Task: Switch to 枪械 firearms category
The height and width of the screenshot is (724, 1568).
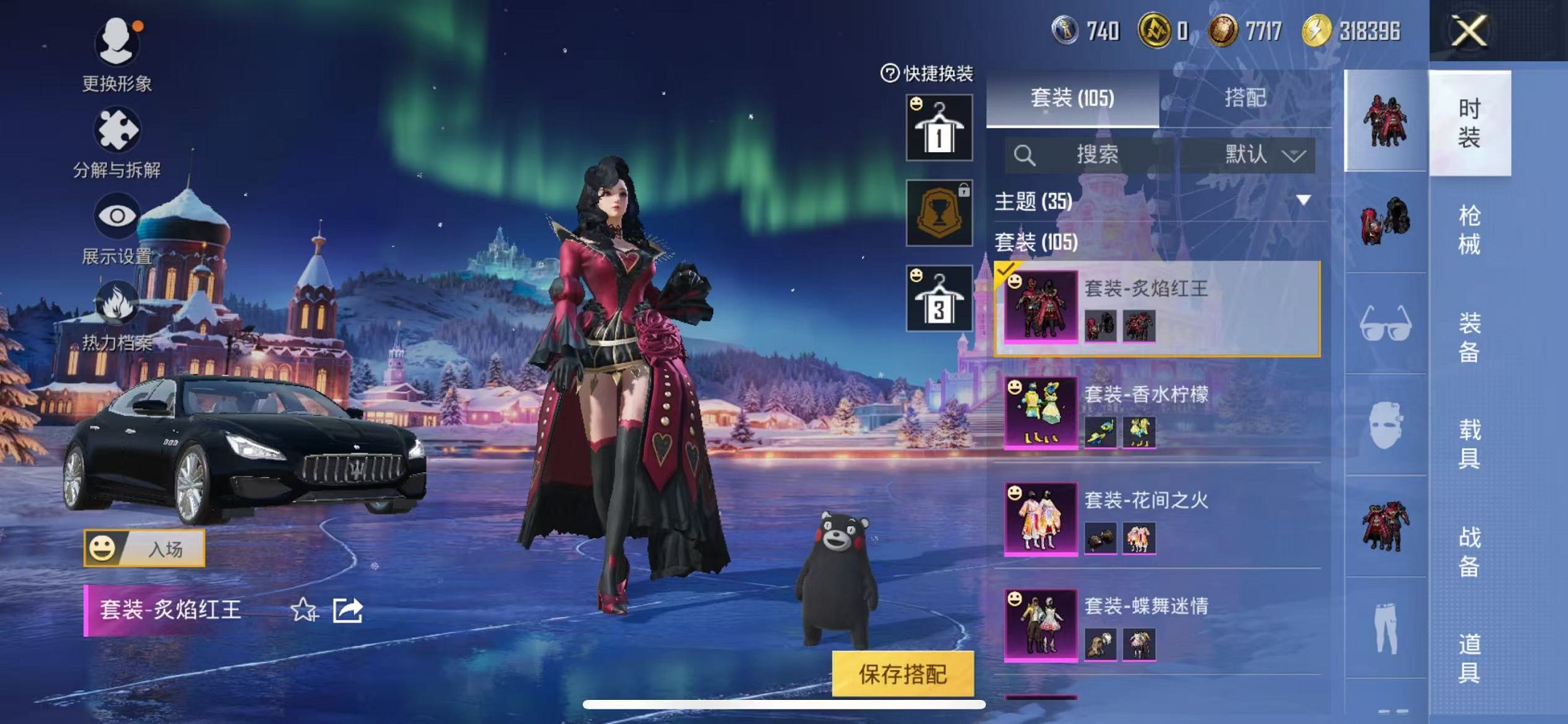Action: point(1469,230)
